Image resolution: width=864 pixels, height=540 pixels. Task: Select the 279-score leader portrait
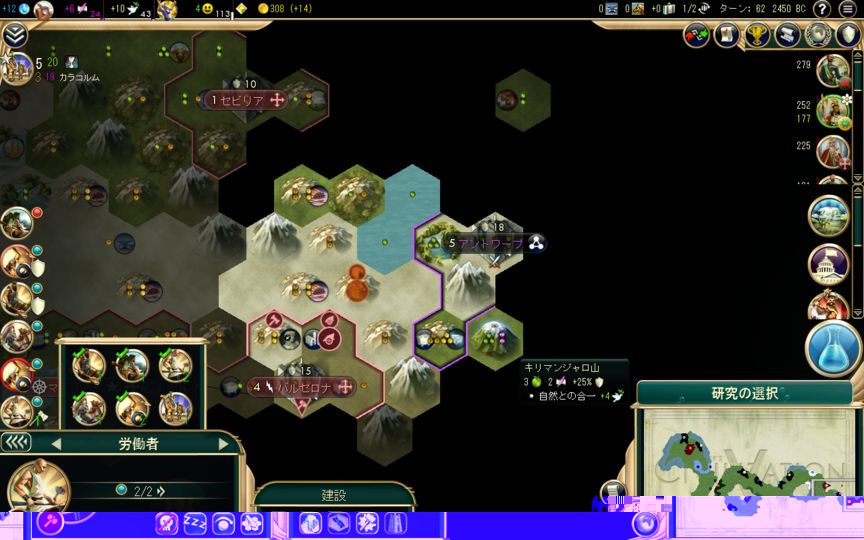click(832, 70)
